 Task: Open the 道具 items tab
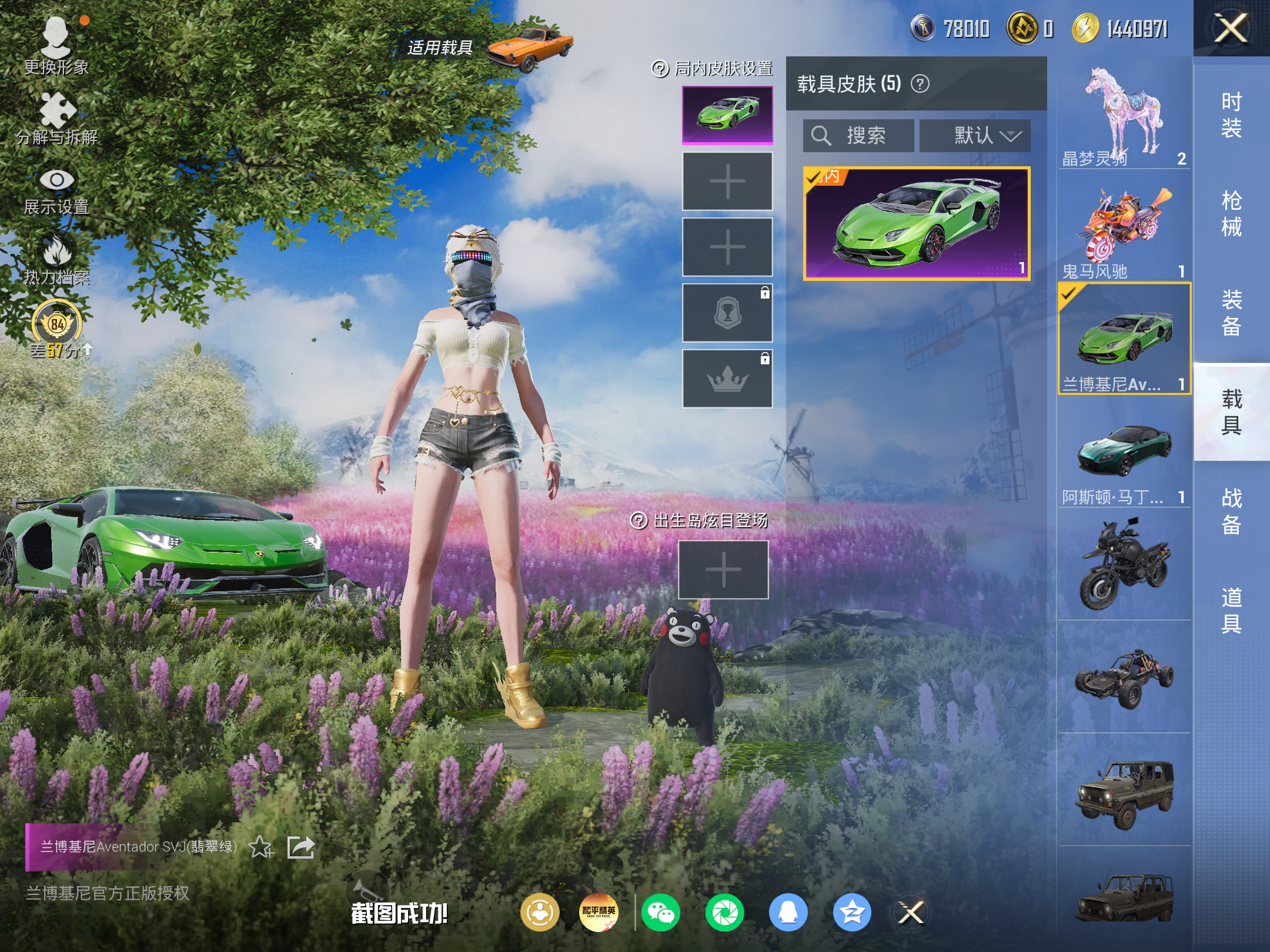[1231, 610]
